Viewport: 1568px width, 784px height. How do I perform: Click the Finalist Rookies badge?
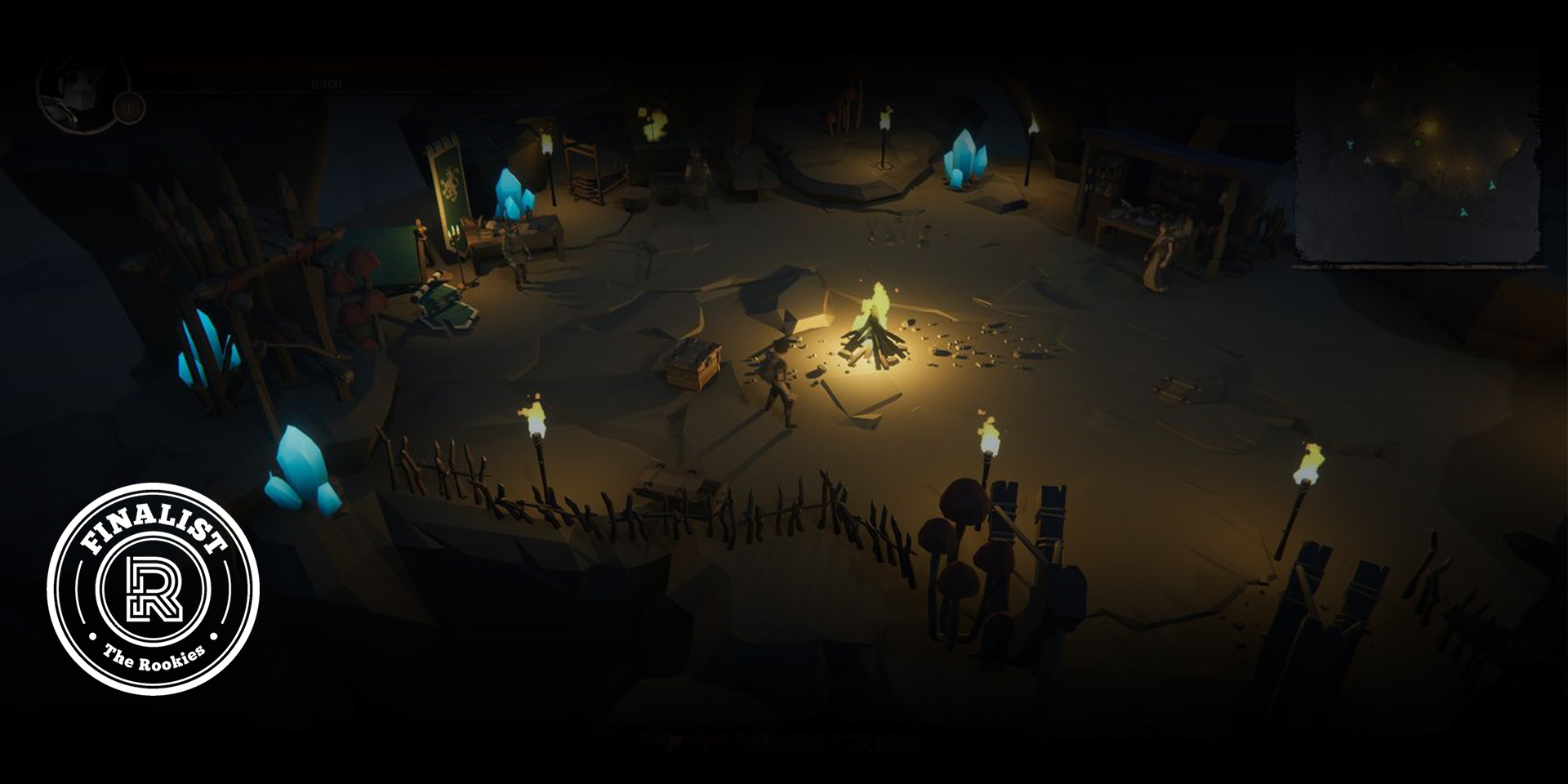click(x=154, y=589)
